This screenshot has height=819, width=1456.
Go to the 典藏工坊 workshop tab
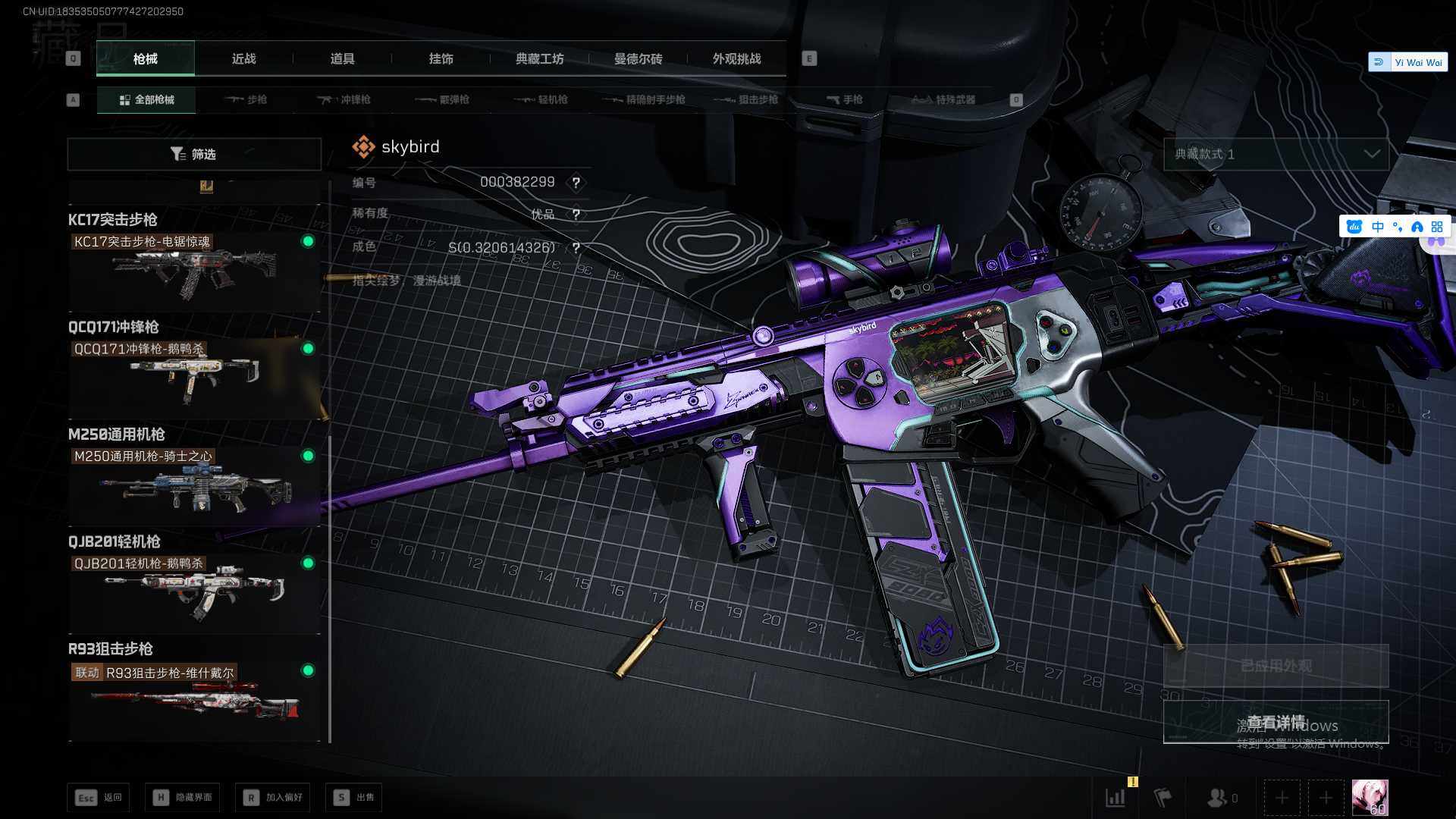pos(539,58)
